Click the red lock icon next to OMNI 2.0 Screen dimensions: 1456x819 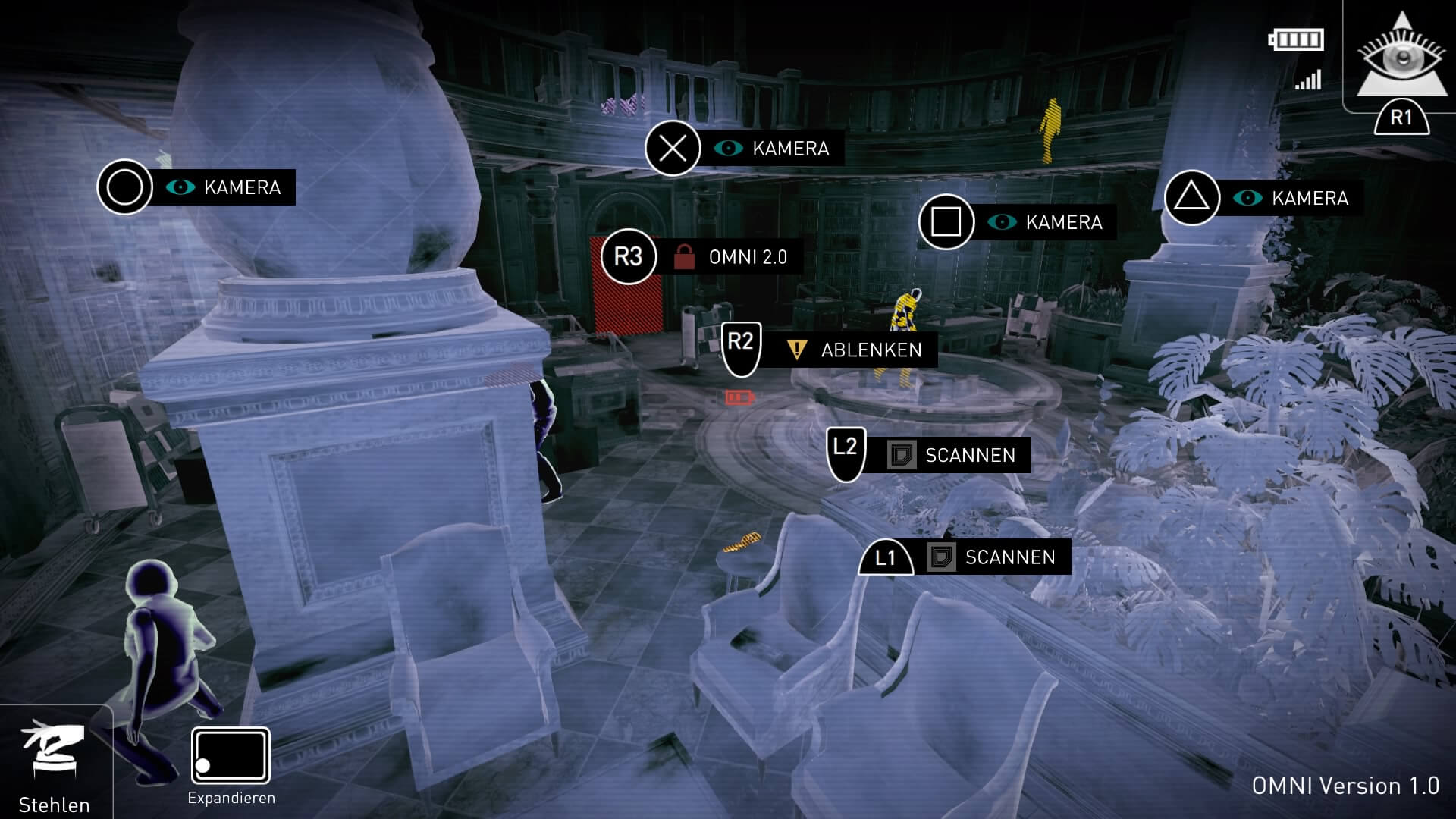tap(685, 256)
